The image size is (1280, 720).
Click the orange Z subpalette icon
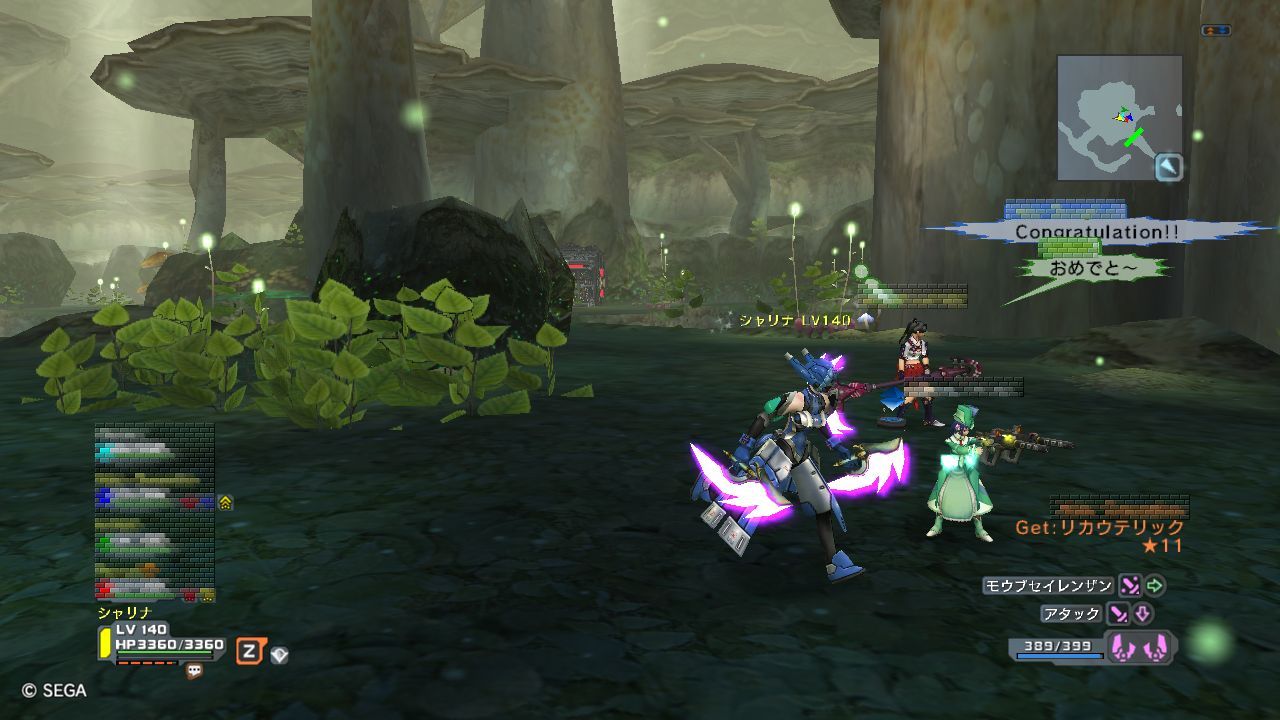250,652
